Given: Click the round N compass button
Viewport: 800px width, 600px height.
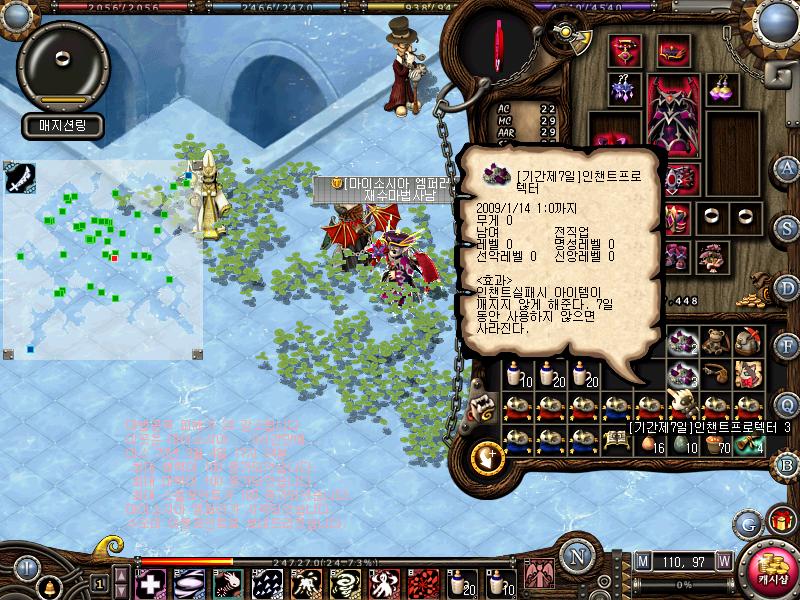Looking at the screenshot, I should pyautogui.click(x=575, y=557).
